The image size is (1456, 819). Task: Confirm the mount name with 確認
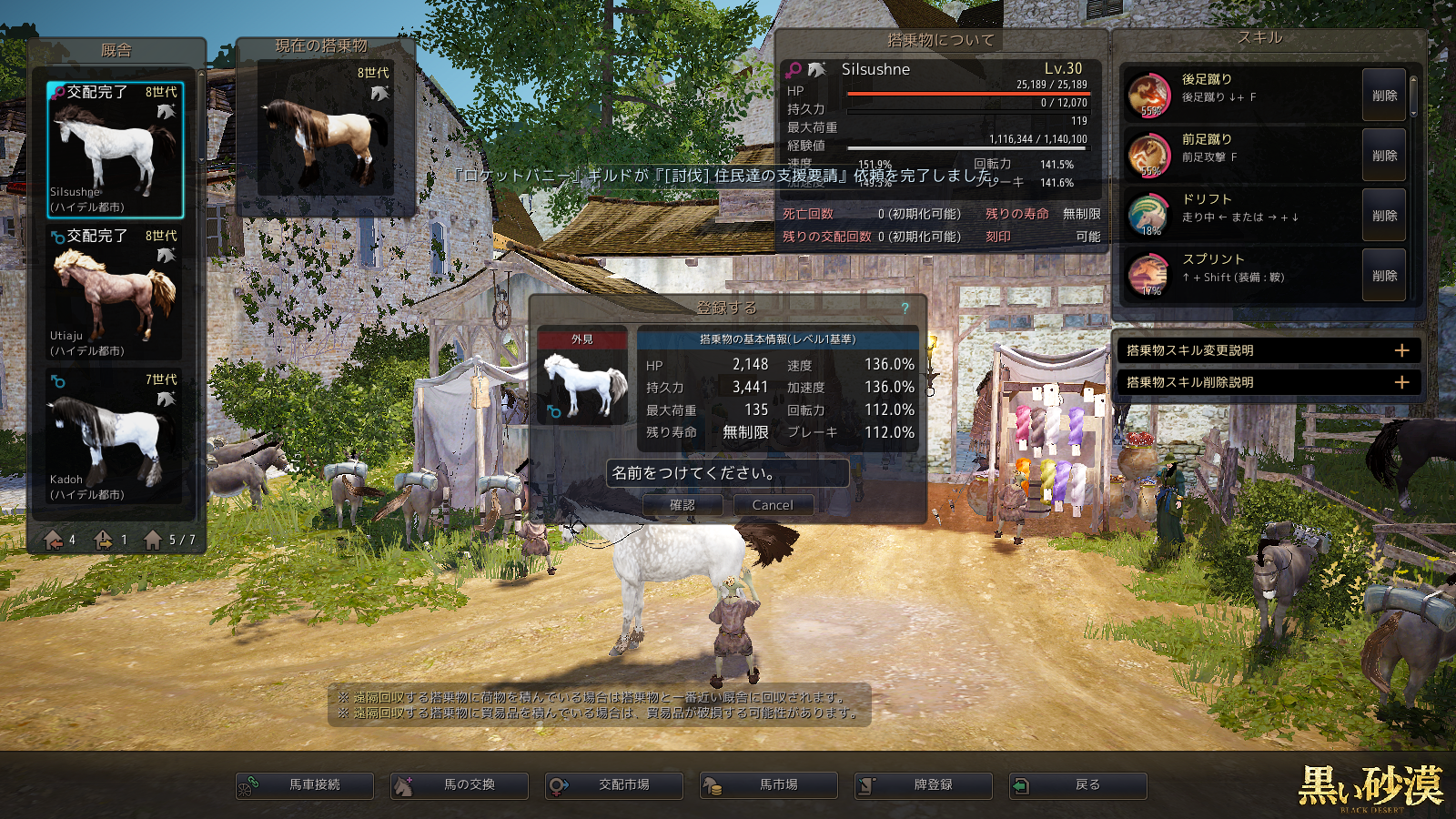(682, 505)
